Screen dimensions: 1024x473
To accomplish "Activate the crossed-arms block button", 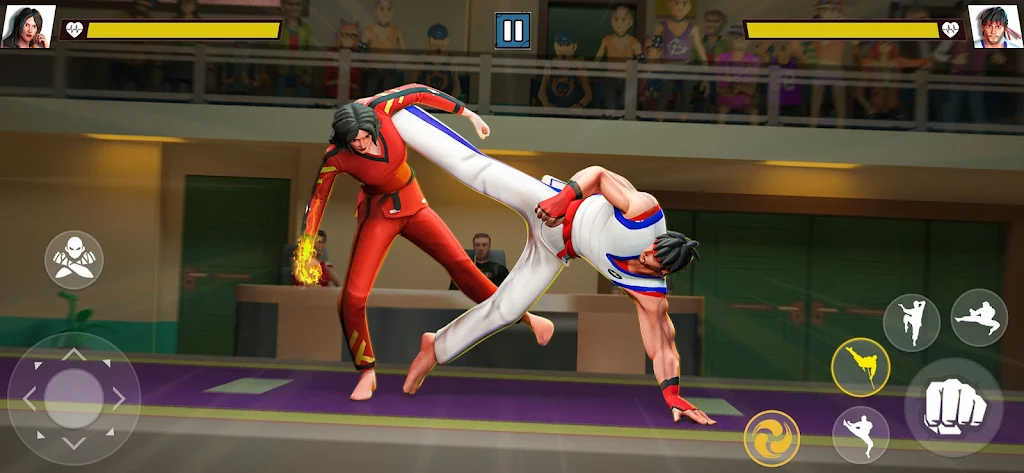I will pos(74,260).
